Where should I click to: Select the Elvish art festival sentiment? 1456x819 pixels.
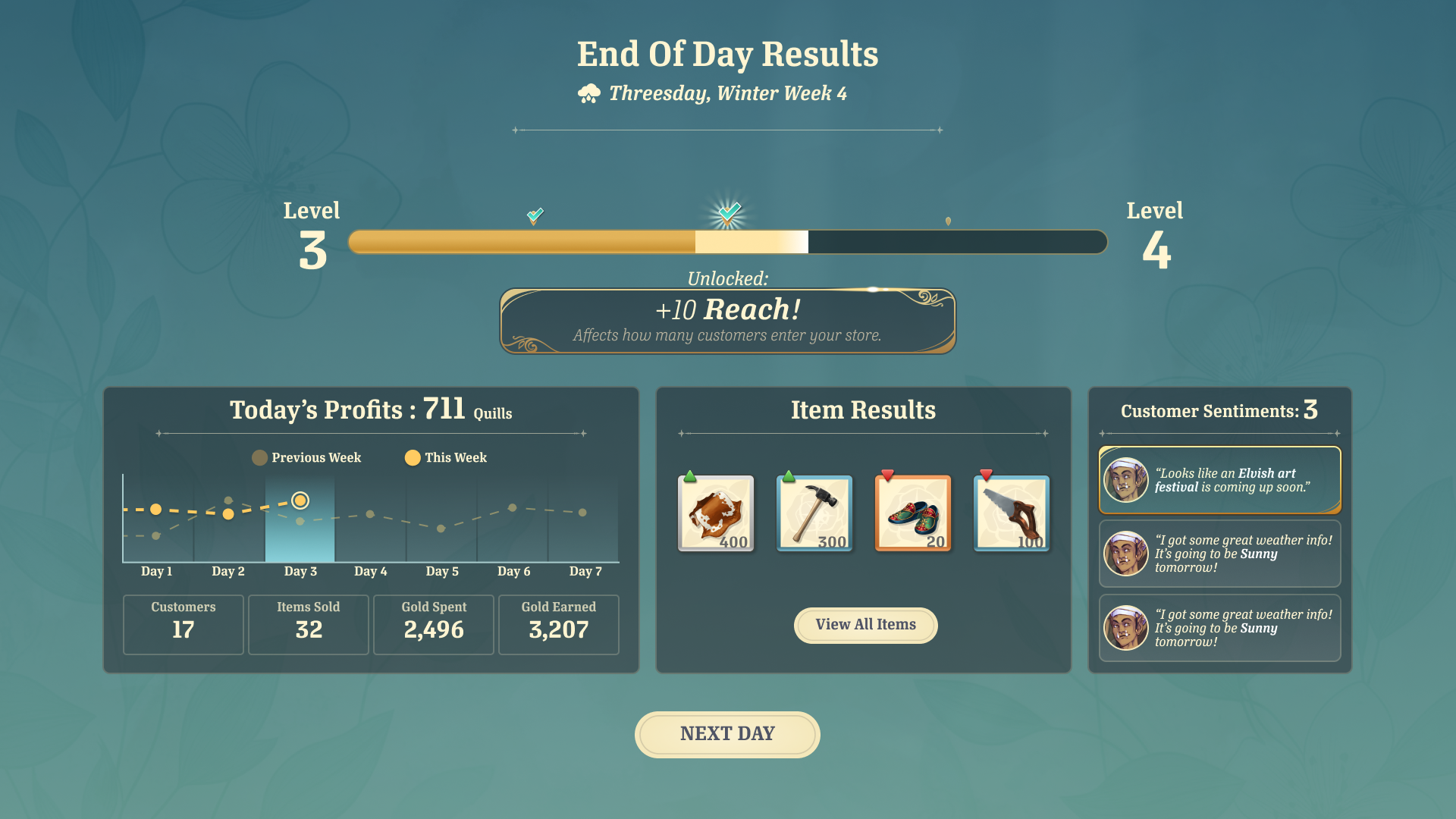[x=1219, y=480]
